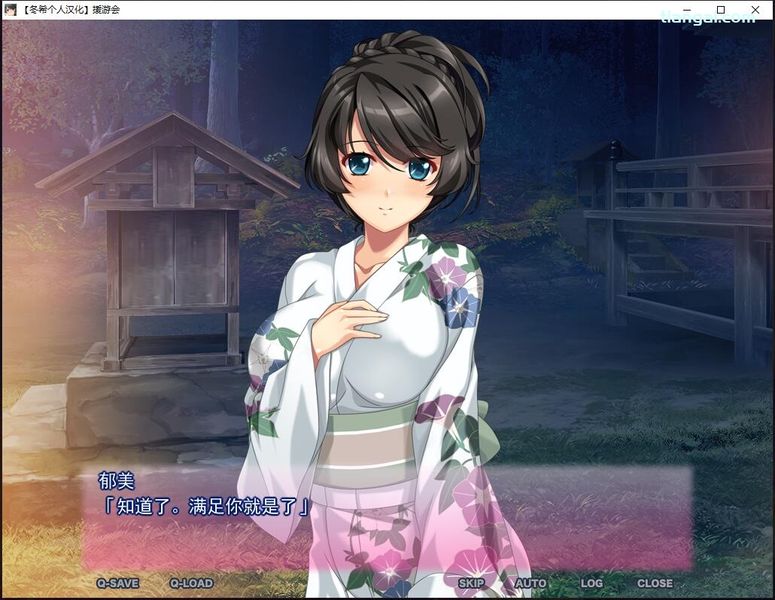Viewport: 775px width, 600px height.
Task: Maximize the game window
Action: [x=720, y=9]
